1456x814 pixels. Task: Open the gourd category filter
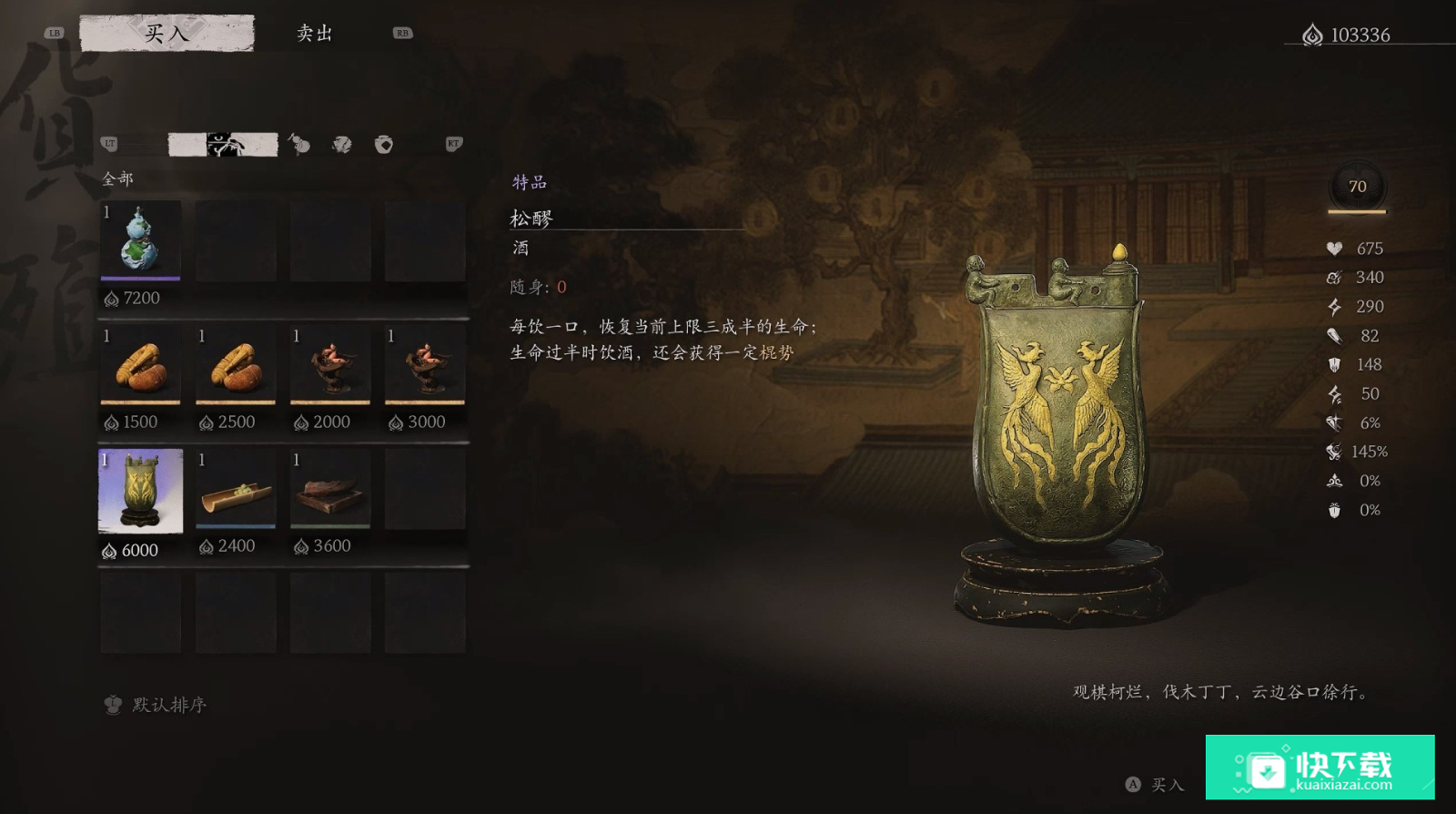pyautogui.click(x=298, y=144)
